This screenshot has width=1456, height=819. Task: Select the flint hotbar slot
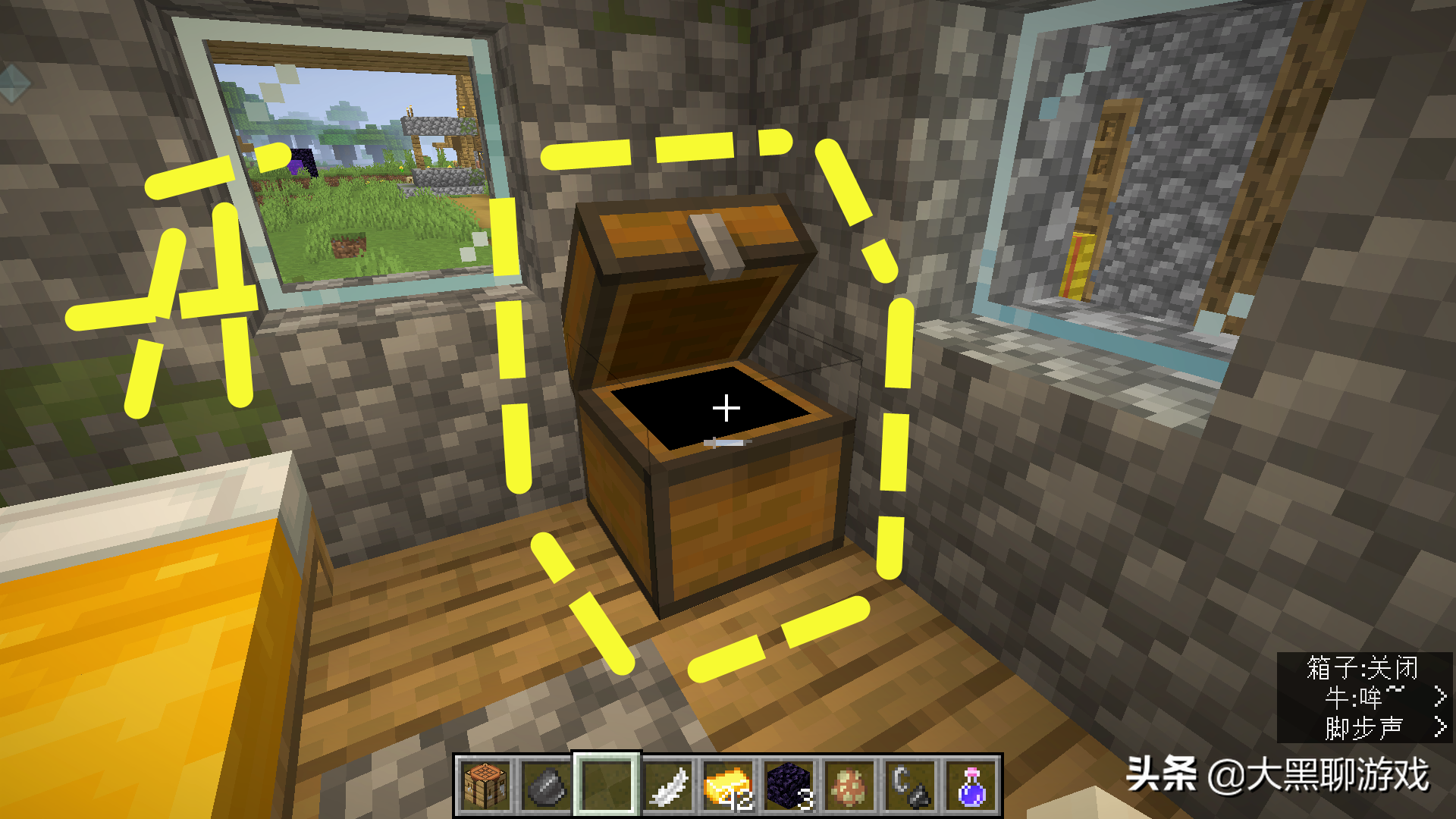click(x=545, y=786)
